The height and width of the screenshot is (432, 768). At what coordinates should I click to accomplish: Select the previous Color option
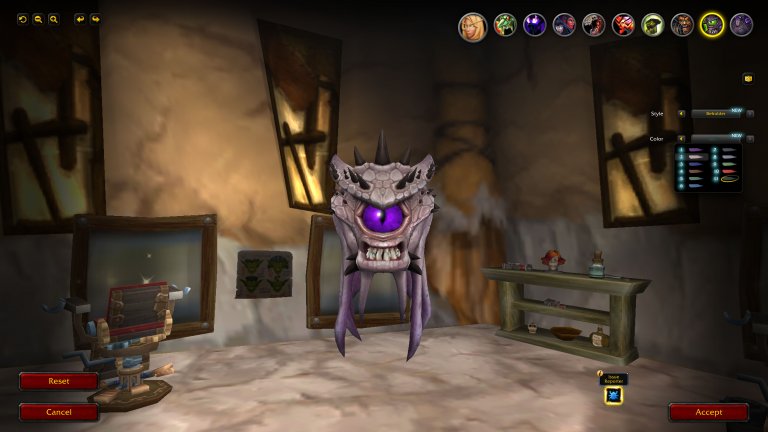coord(681,139)
